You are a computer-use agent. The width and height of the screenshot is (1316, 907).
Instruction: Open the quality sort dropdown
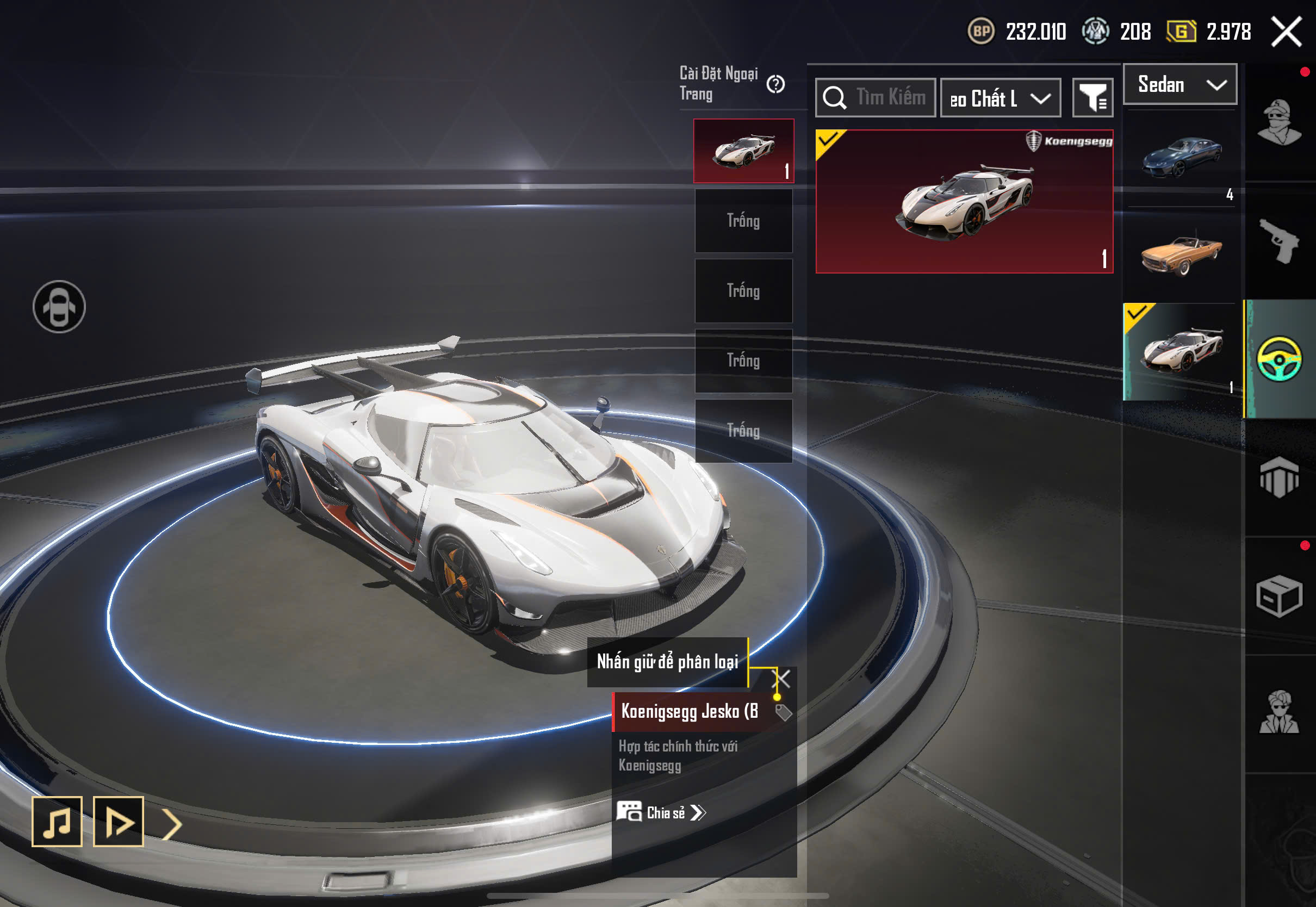click(1000, 98)
